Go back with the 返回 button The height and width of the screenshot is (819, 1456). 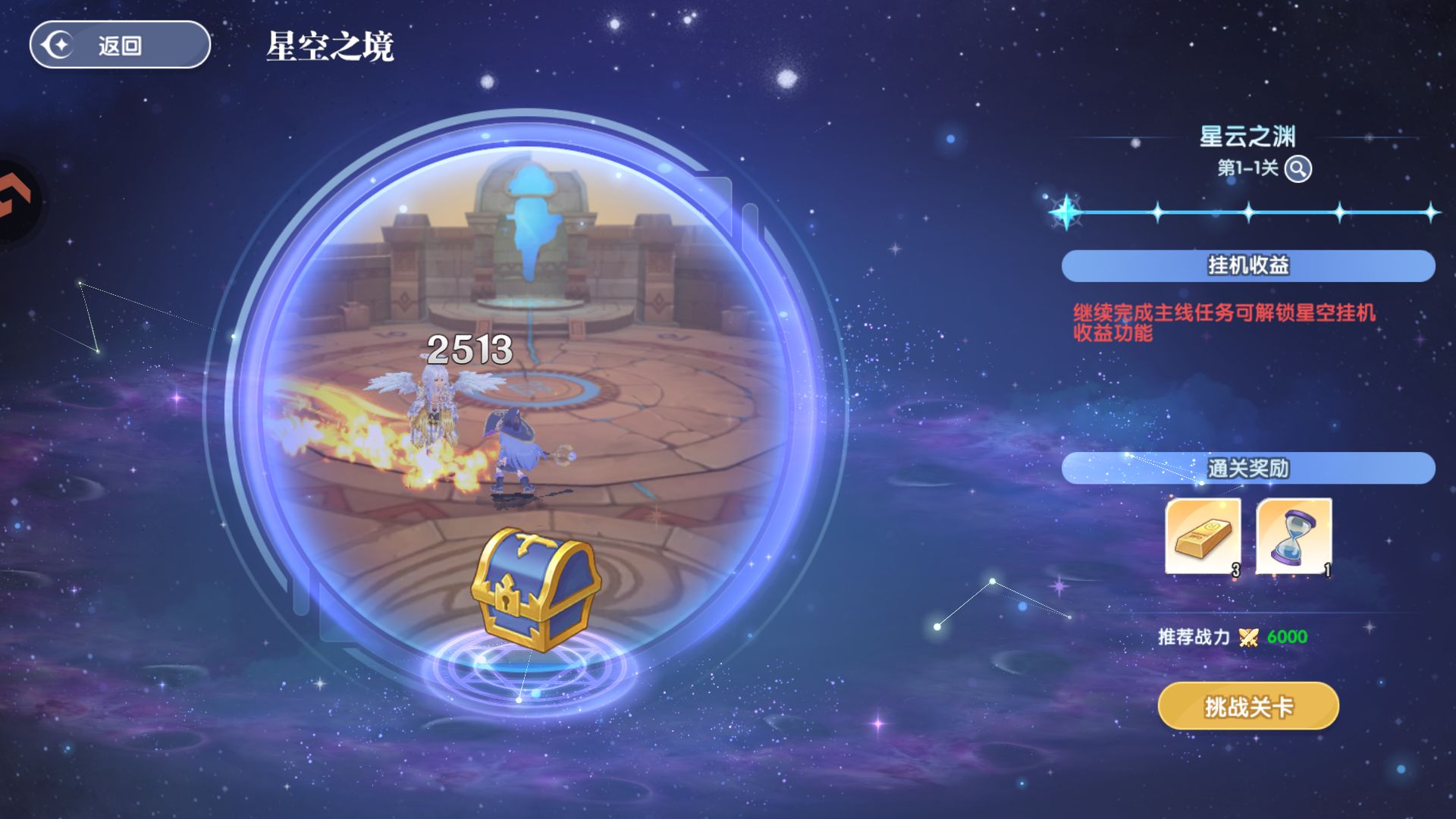pos(120,45)
